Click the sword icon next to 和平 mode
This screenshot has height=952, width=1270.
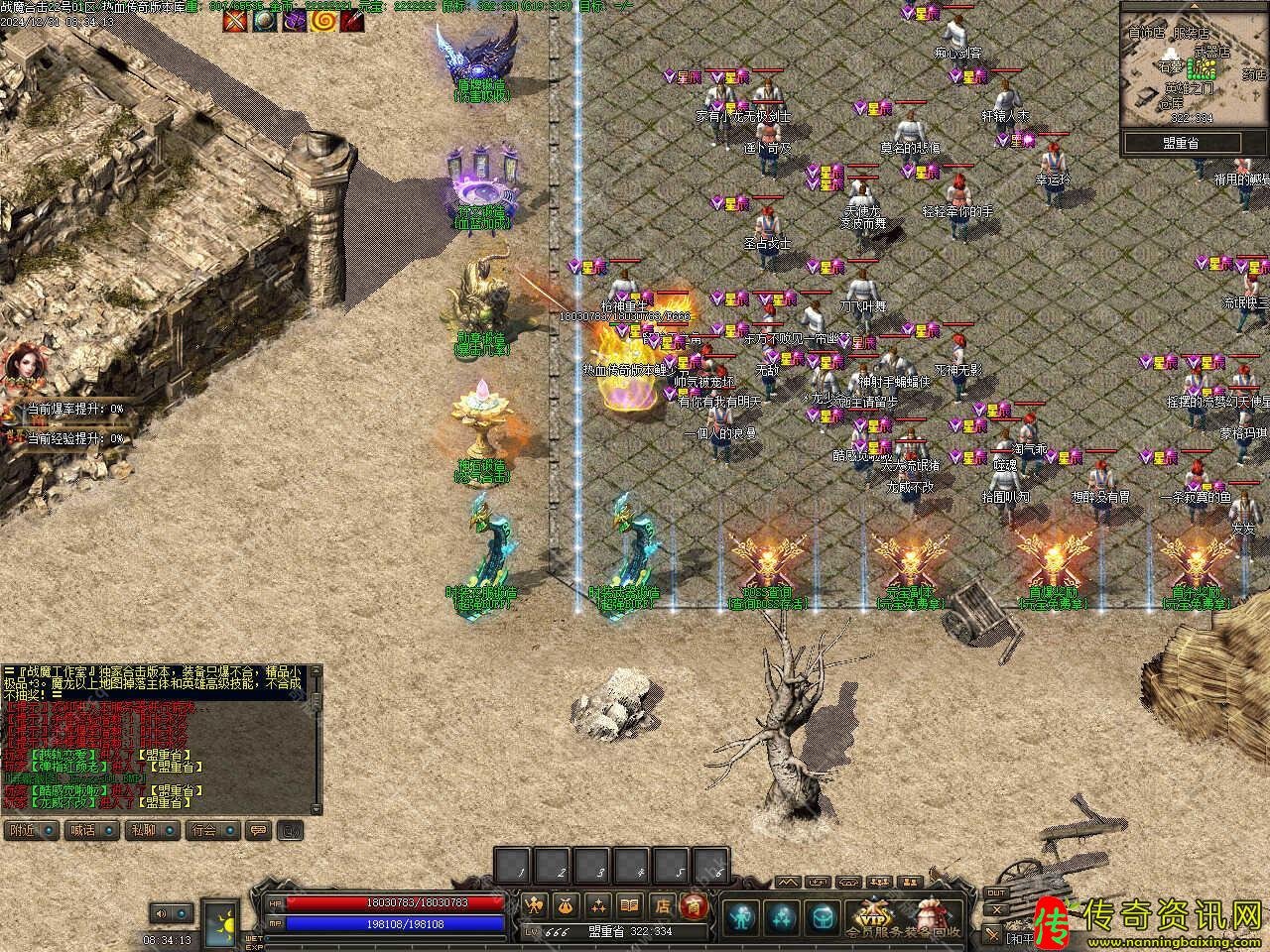(x=992, y=932)
